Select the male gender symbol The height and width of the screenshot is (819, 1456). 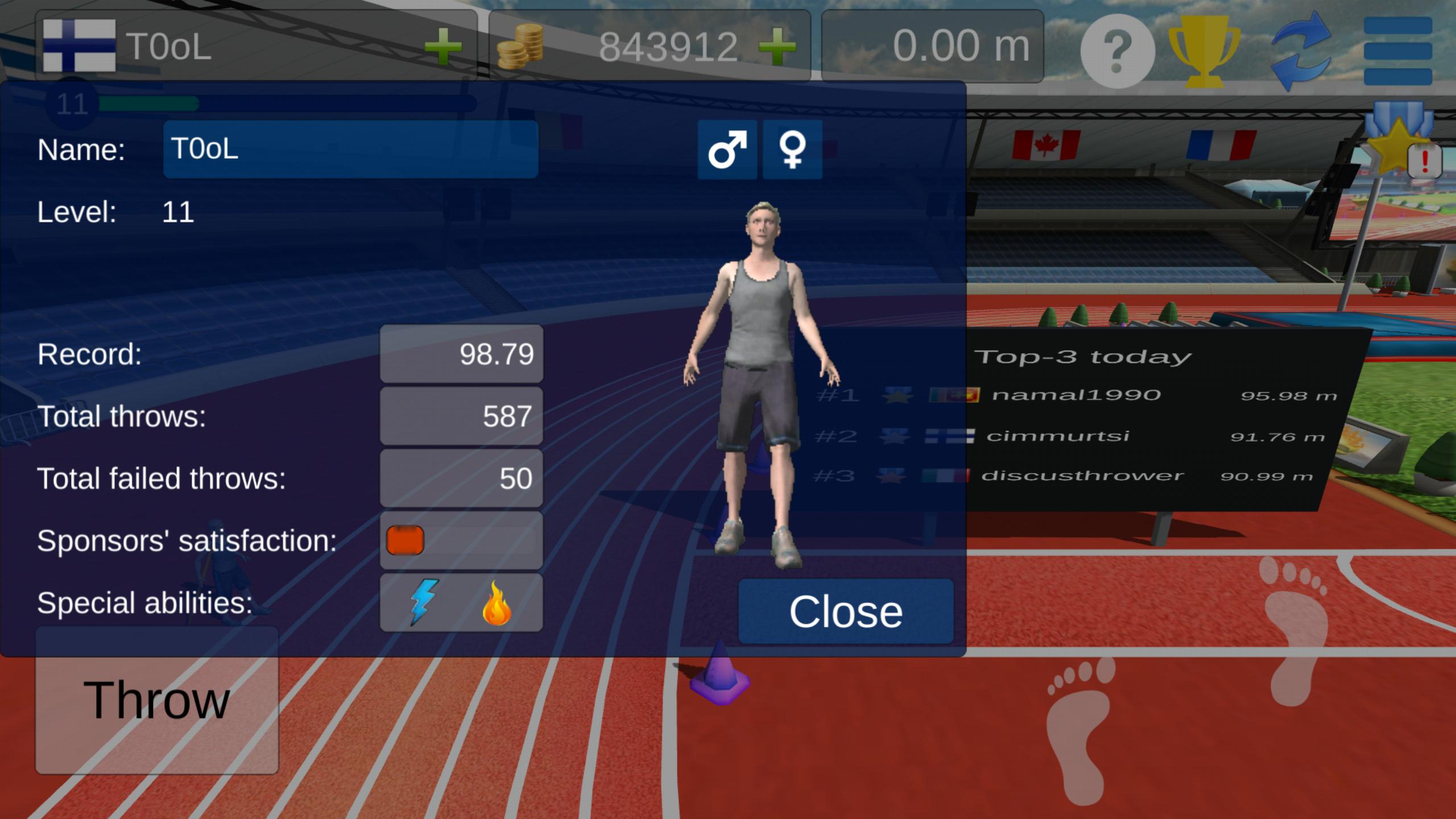728,150
